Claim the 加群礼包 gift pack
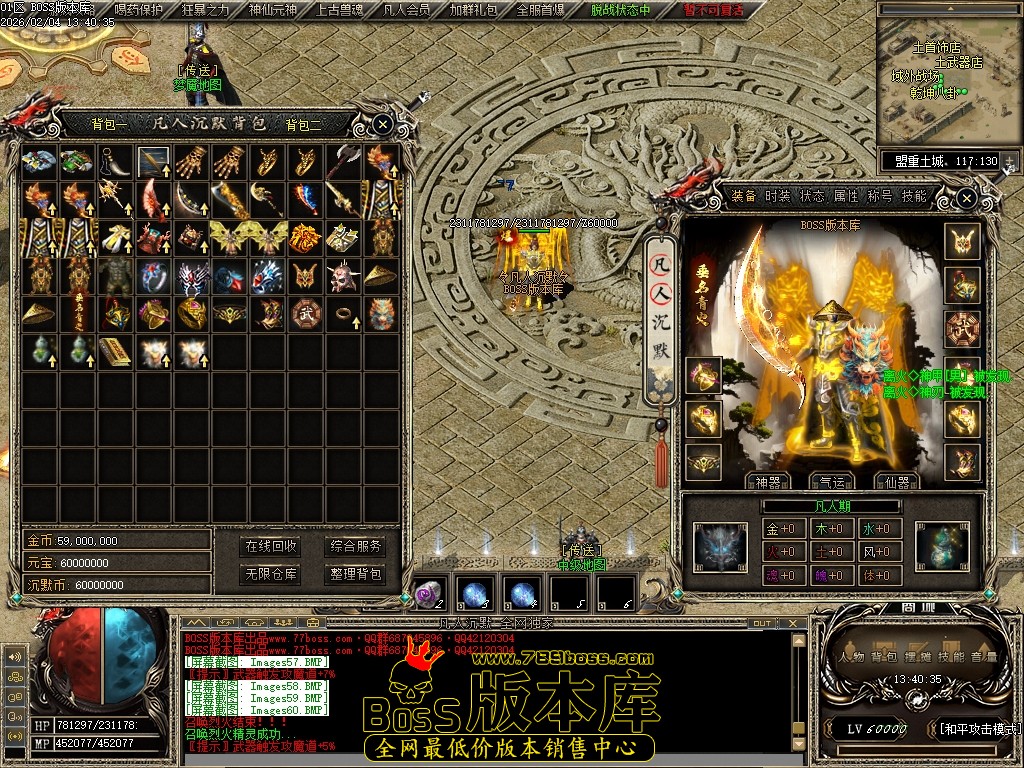Screen dimensions: 1024x768 473,10
